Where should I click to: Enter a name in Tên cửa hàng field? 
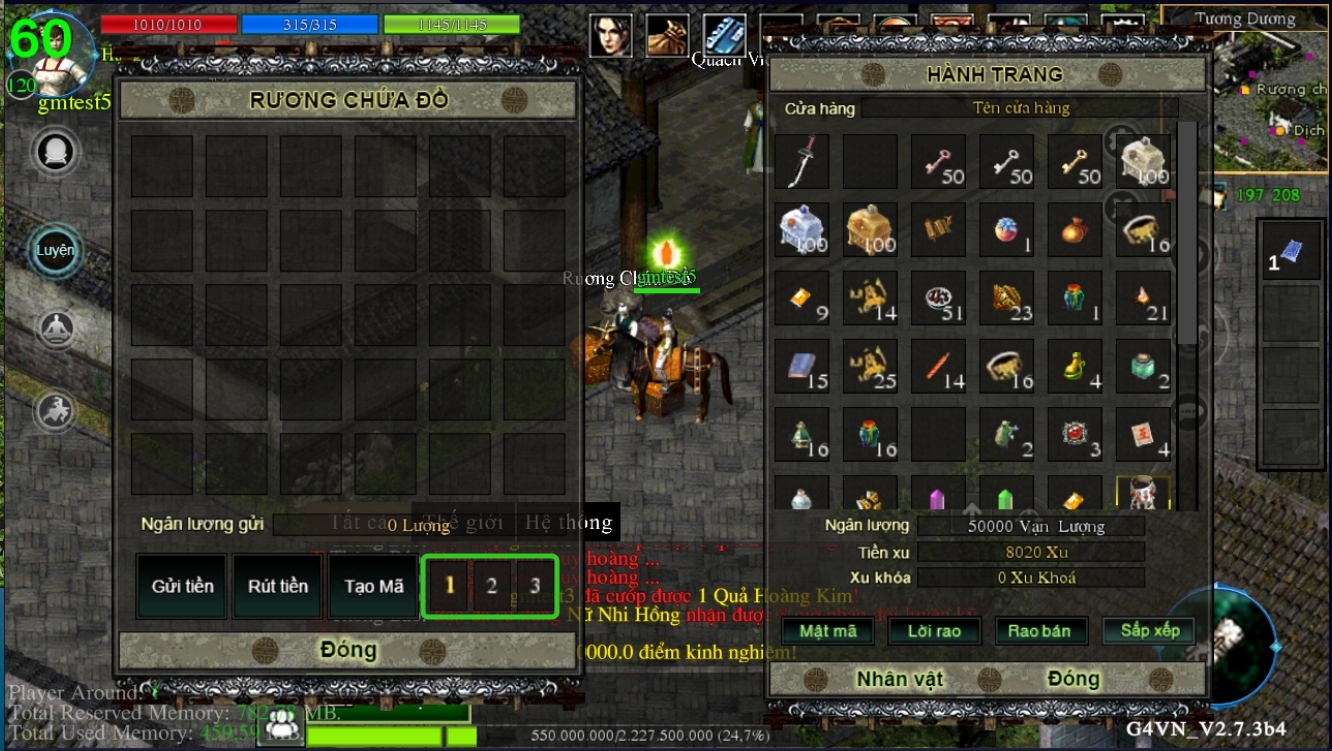1020,108
